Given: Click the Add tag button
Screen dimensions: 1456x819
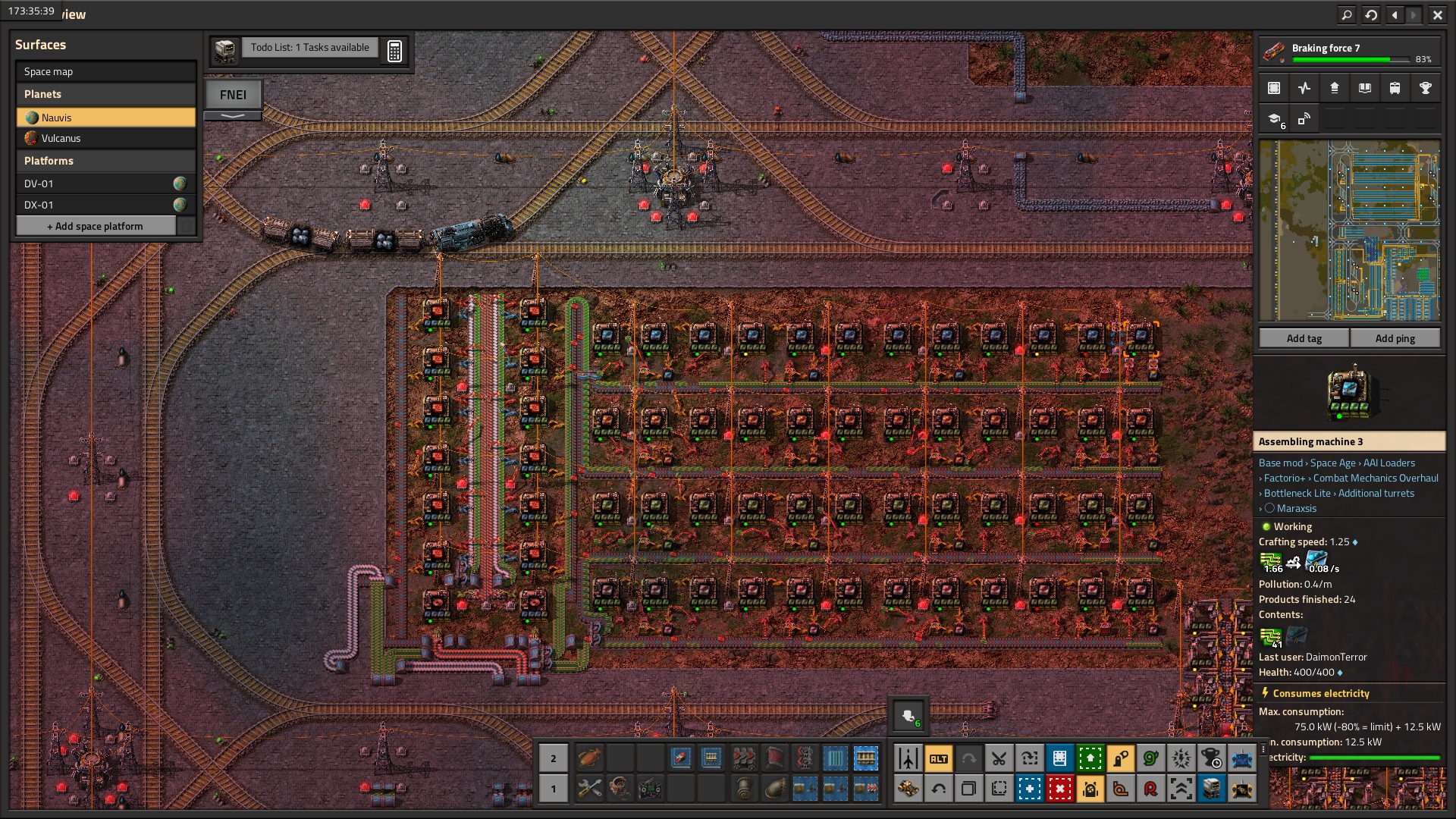Looking at the screenshot, I should (x=1304, y=338).
